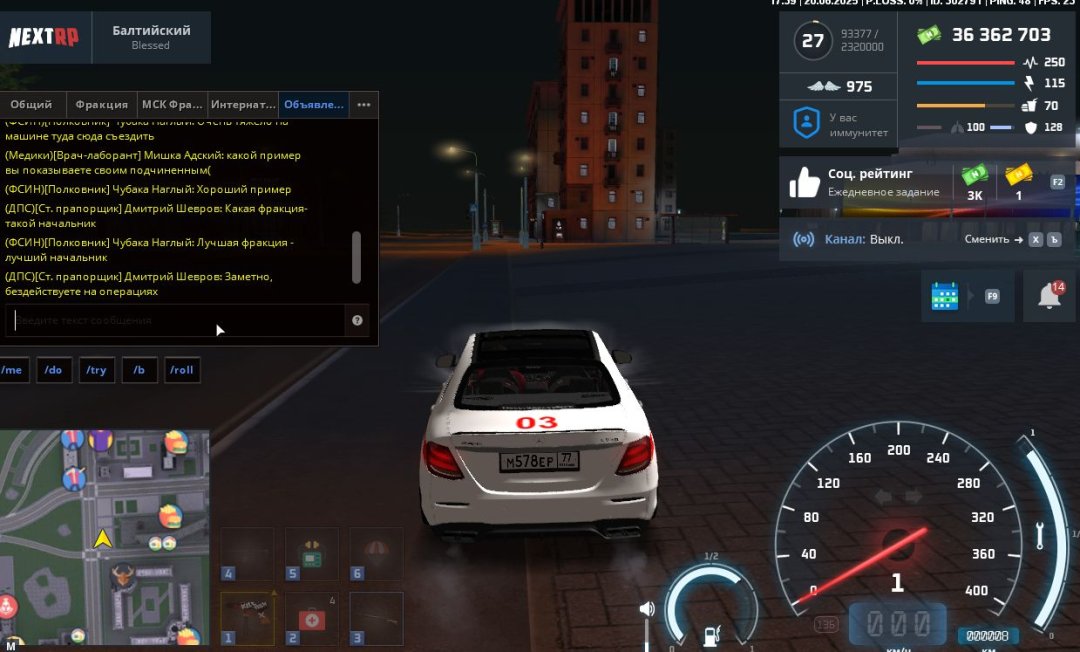Open the Объявле… chat tab
1080x652 pixels.
pos(314,104)
